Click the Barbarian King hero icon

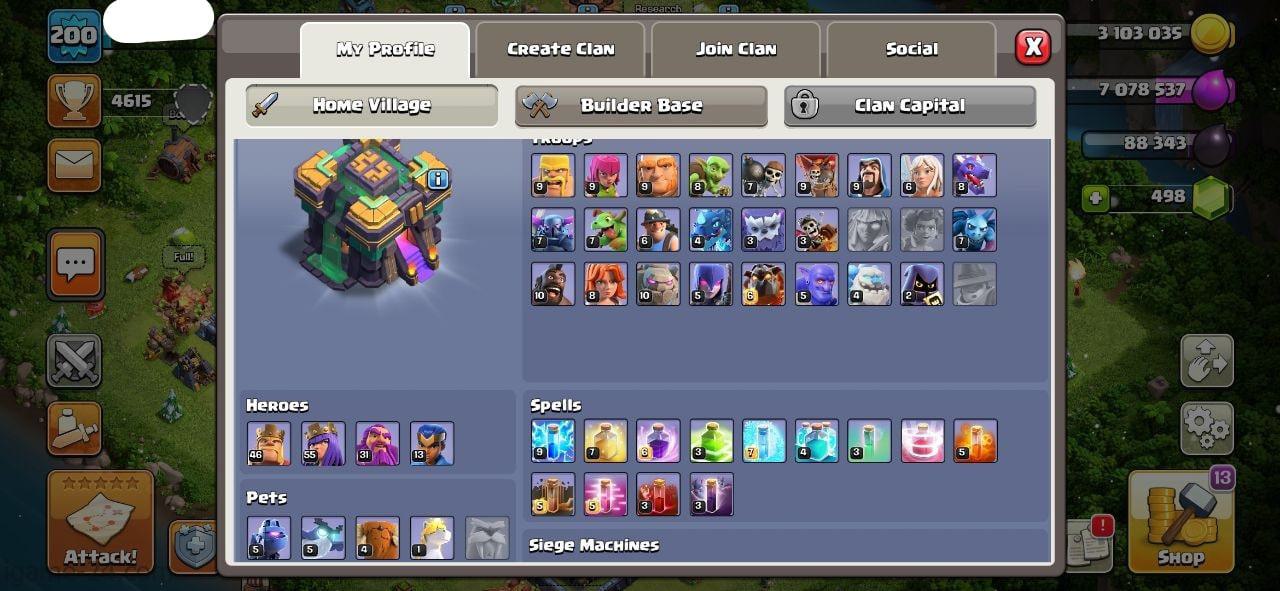pyautogui.click(x=269, y=443)
